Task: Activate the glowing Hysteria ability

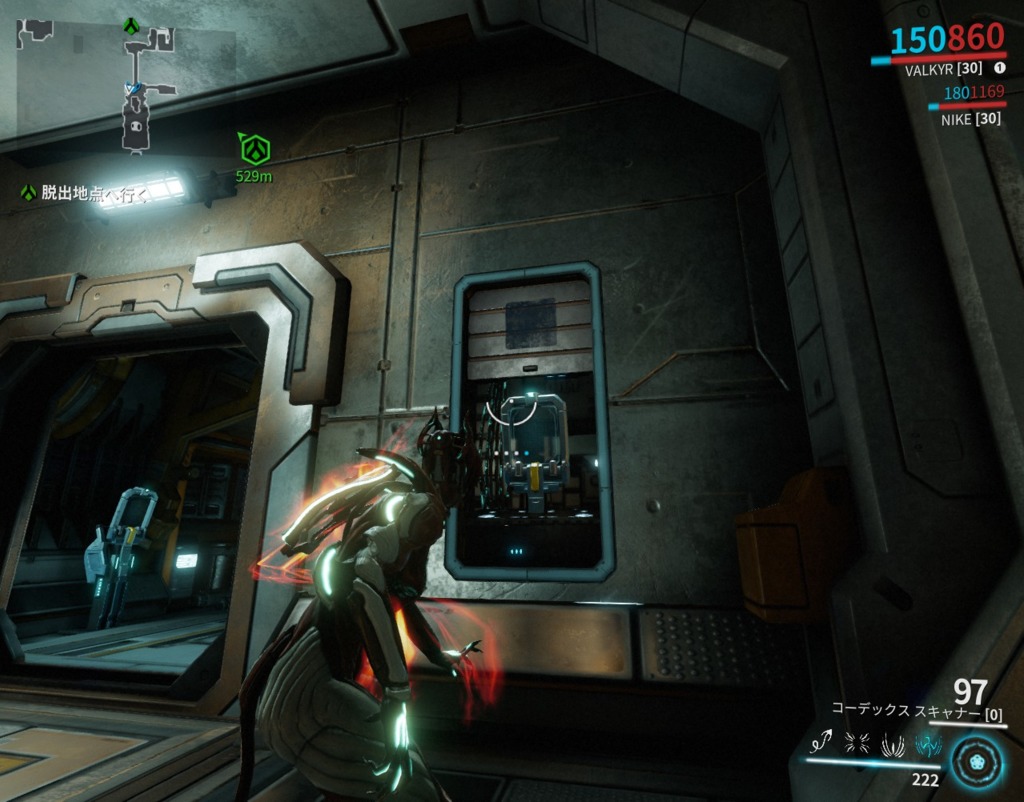Action: (927, 742)
